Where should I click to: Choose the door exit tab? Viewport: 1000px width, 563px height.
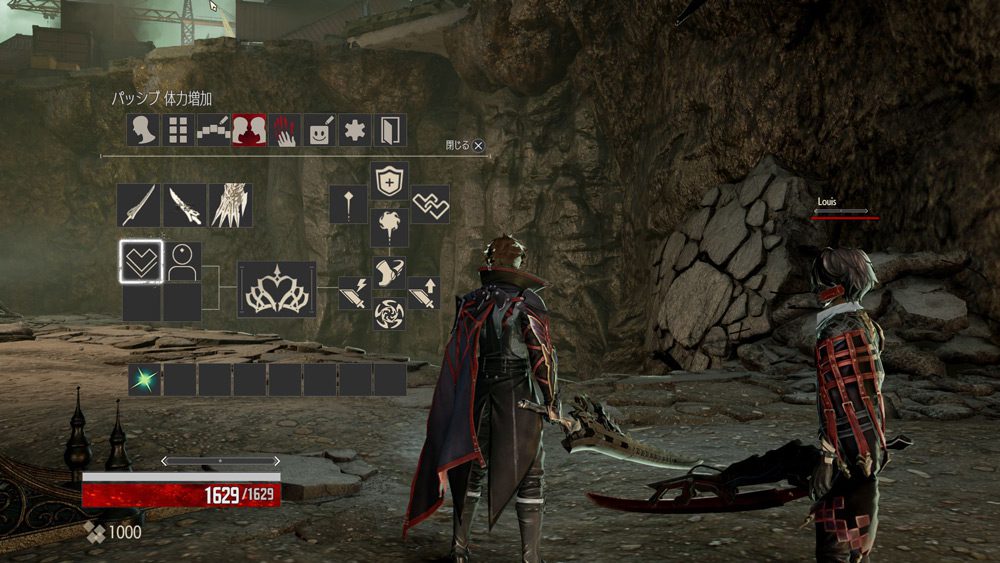389,131
